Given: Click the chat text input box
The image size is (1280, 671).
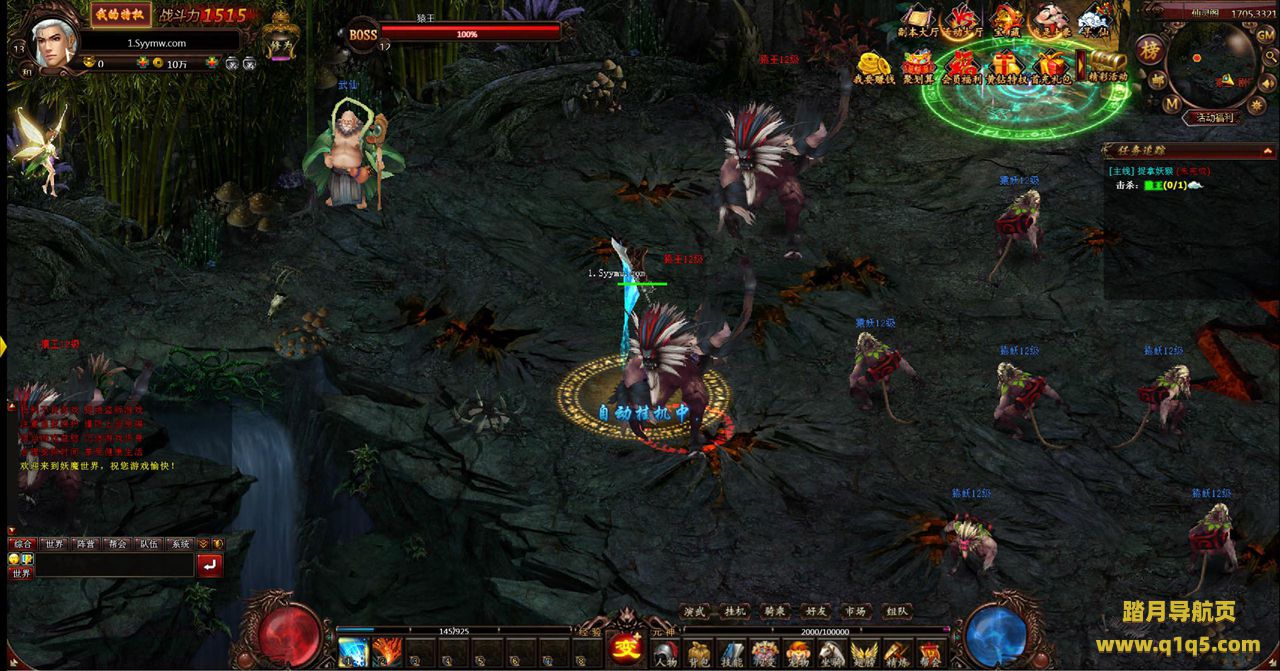Looking at the screenshot, I should pos(114,565).
